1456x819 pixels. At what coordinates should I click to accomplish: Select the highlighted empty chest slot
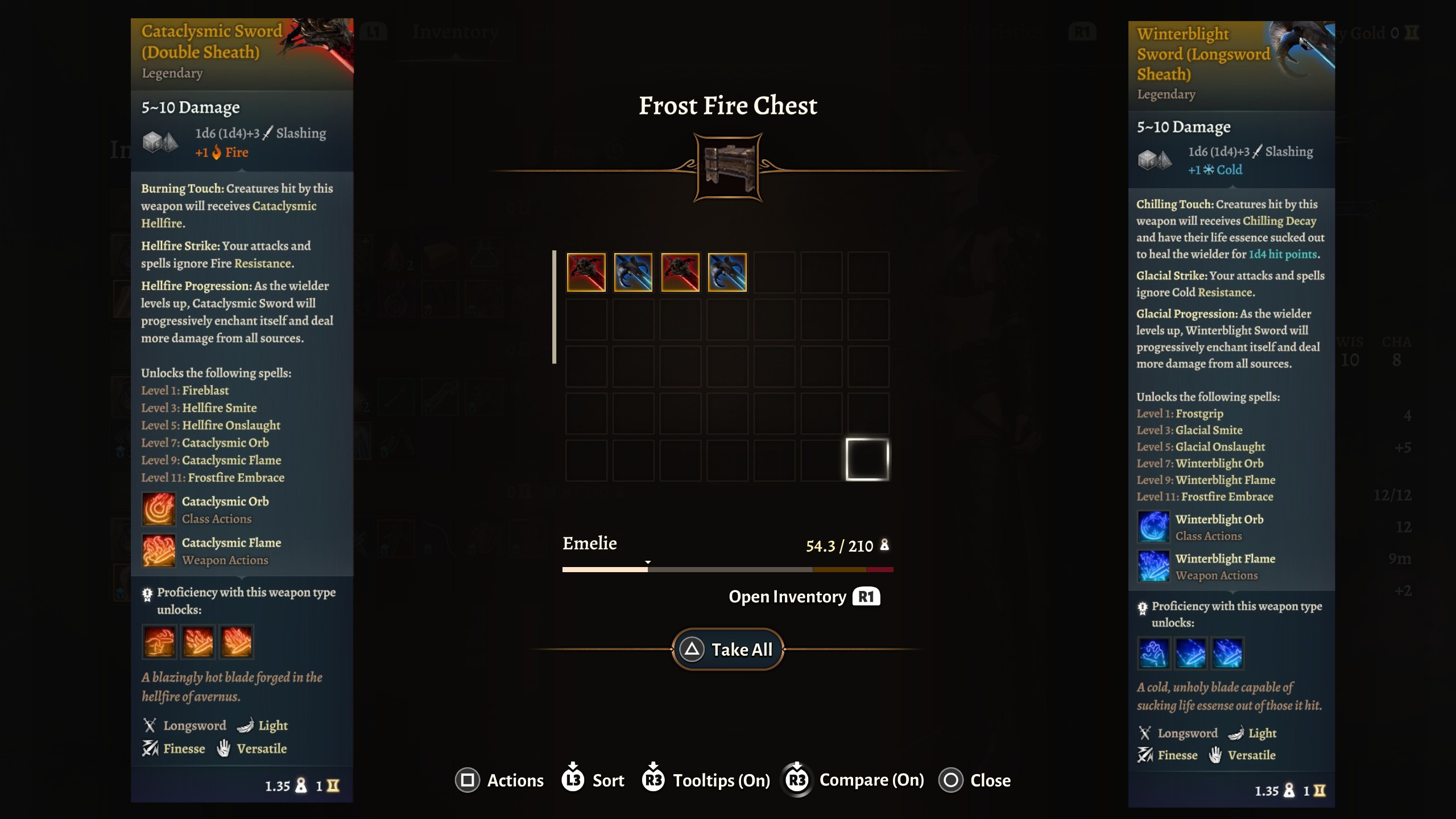pos(867,459)
